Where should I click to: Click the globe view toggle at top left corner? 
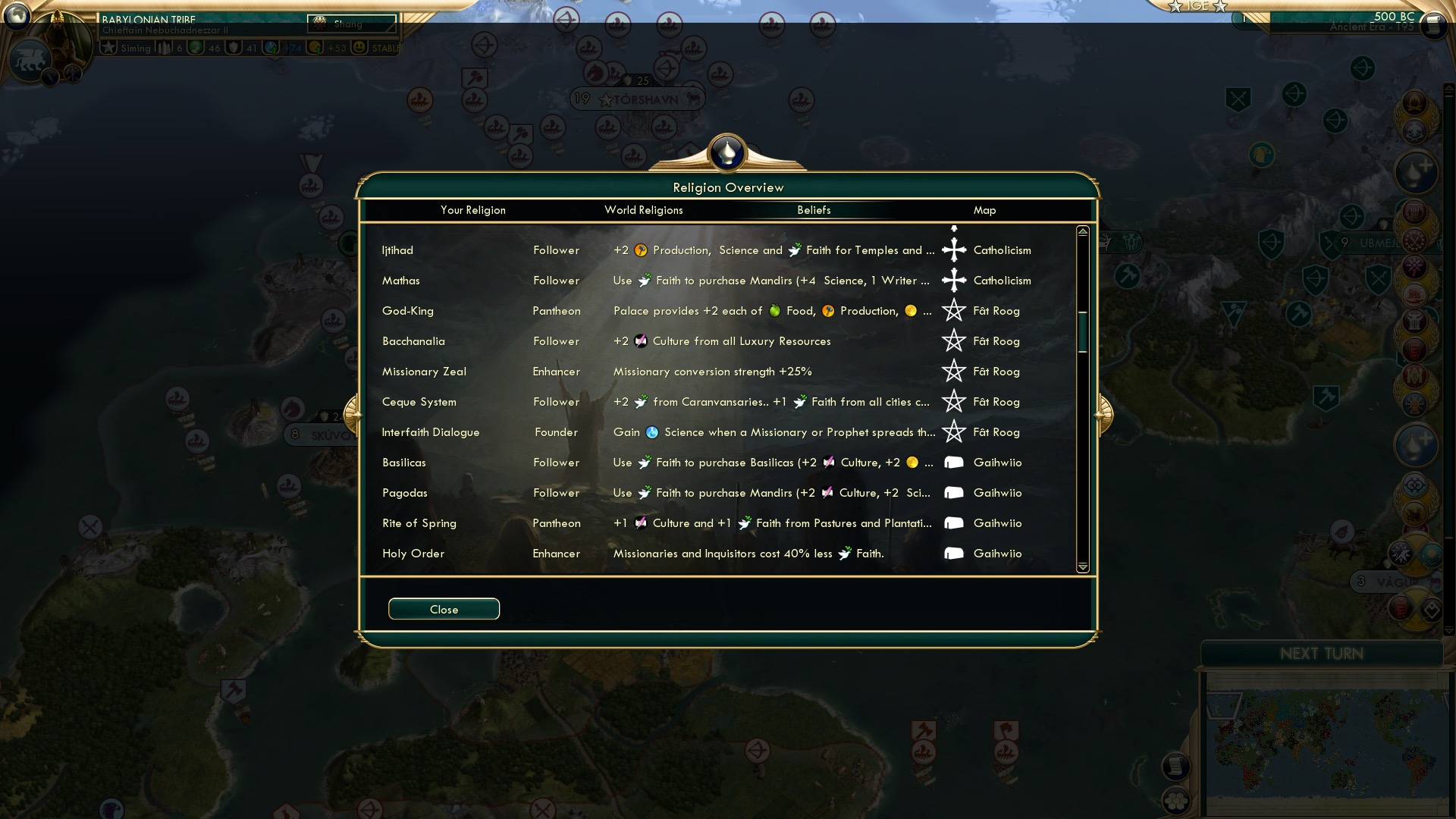pyautogui.click(x=15, y=15)
